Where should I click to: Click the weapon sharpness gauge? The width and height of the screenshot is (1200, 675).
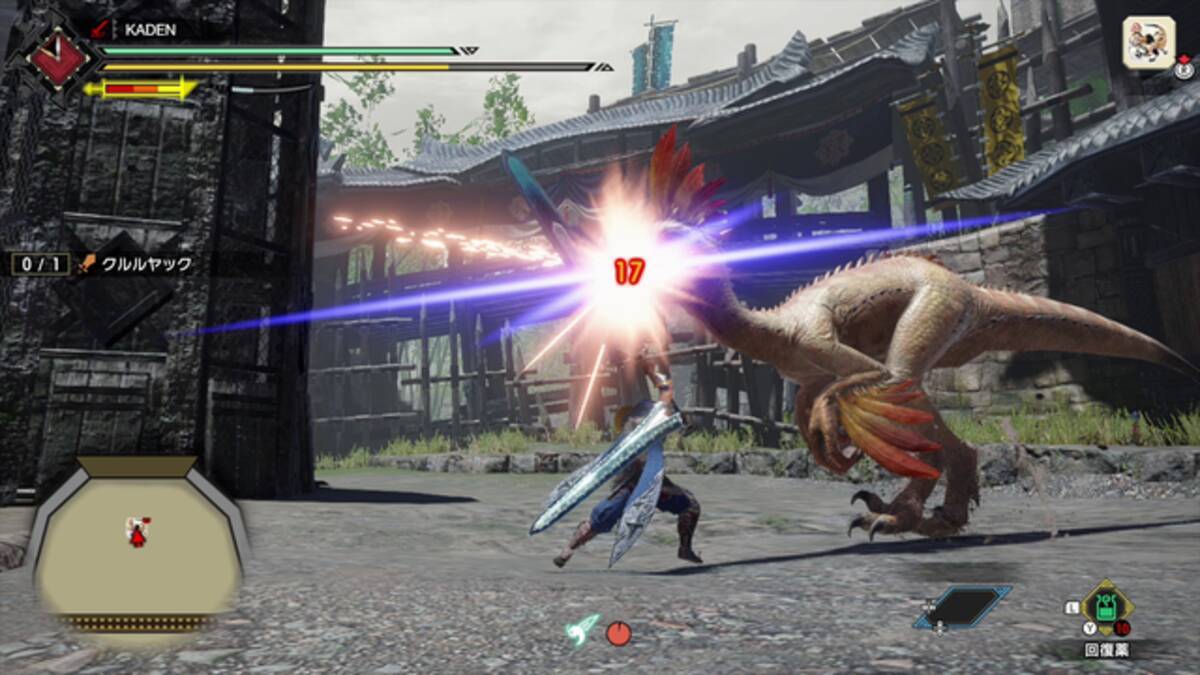(x=141, y=89)
